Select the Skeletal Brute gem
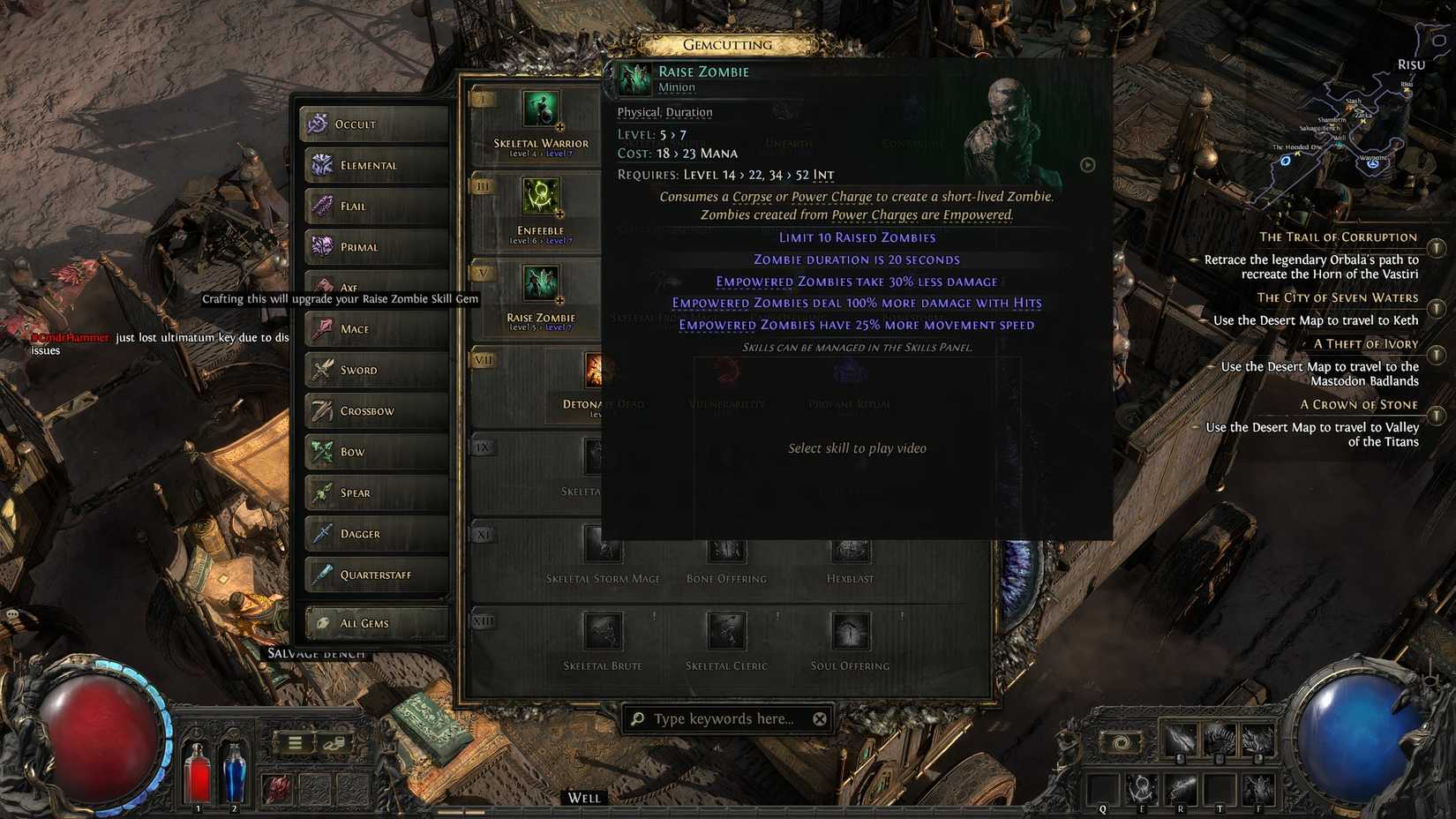1456x819 pixels. click(x=603, y=632)
